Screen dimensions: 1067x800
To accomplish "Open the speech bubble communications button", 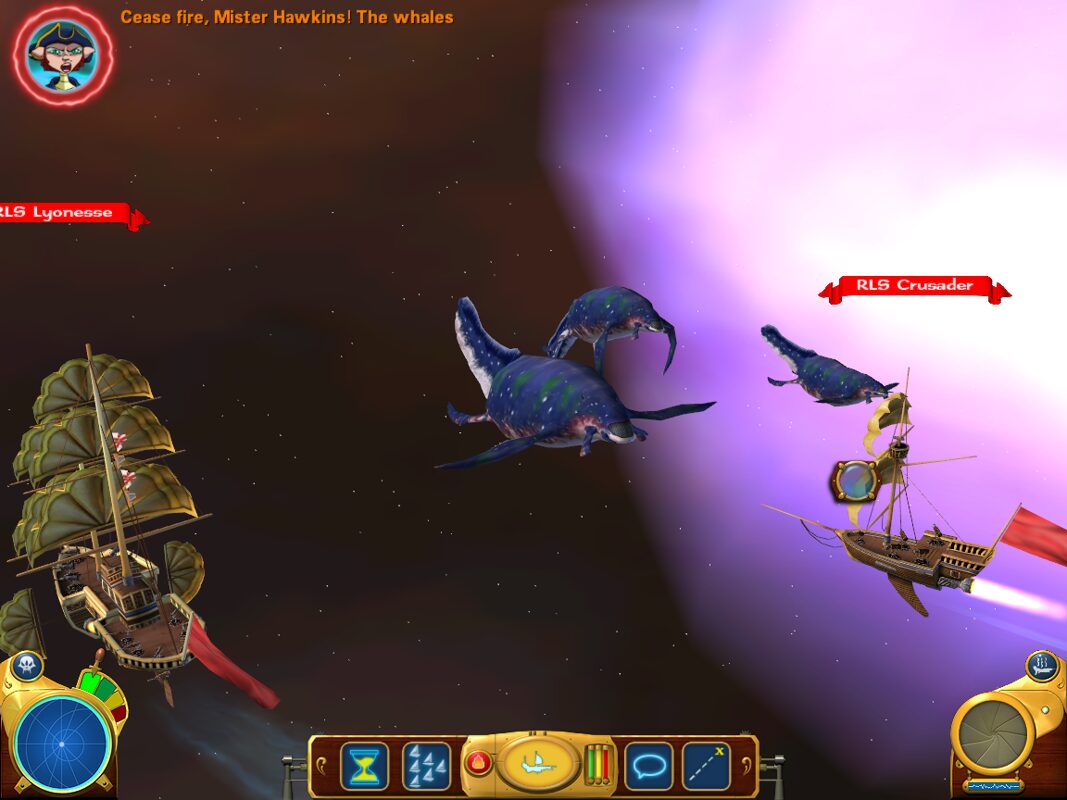I will pos(648,766).
